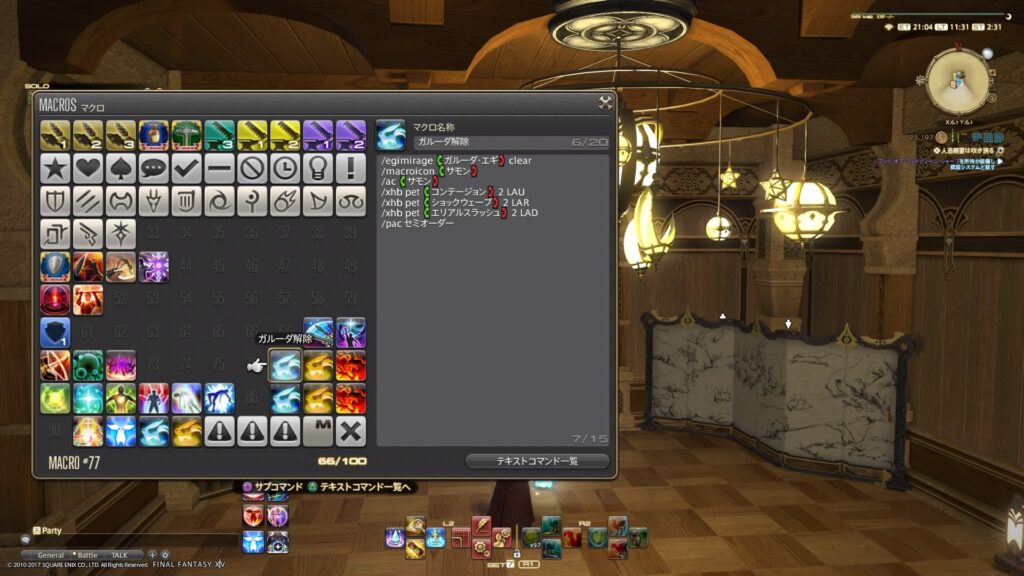Viewport: 1024px width, 576px height.
Task: Open the TALK chat tab
Action: [119, 555]
